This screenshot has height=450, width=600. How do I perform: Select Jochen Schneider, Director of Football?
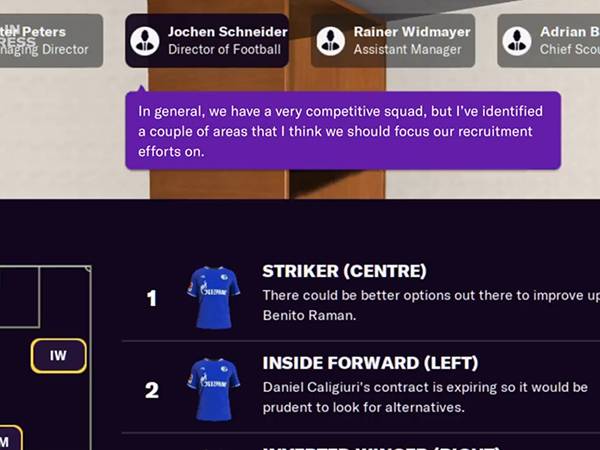[207, 41]
